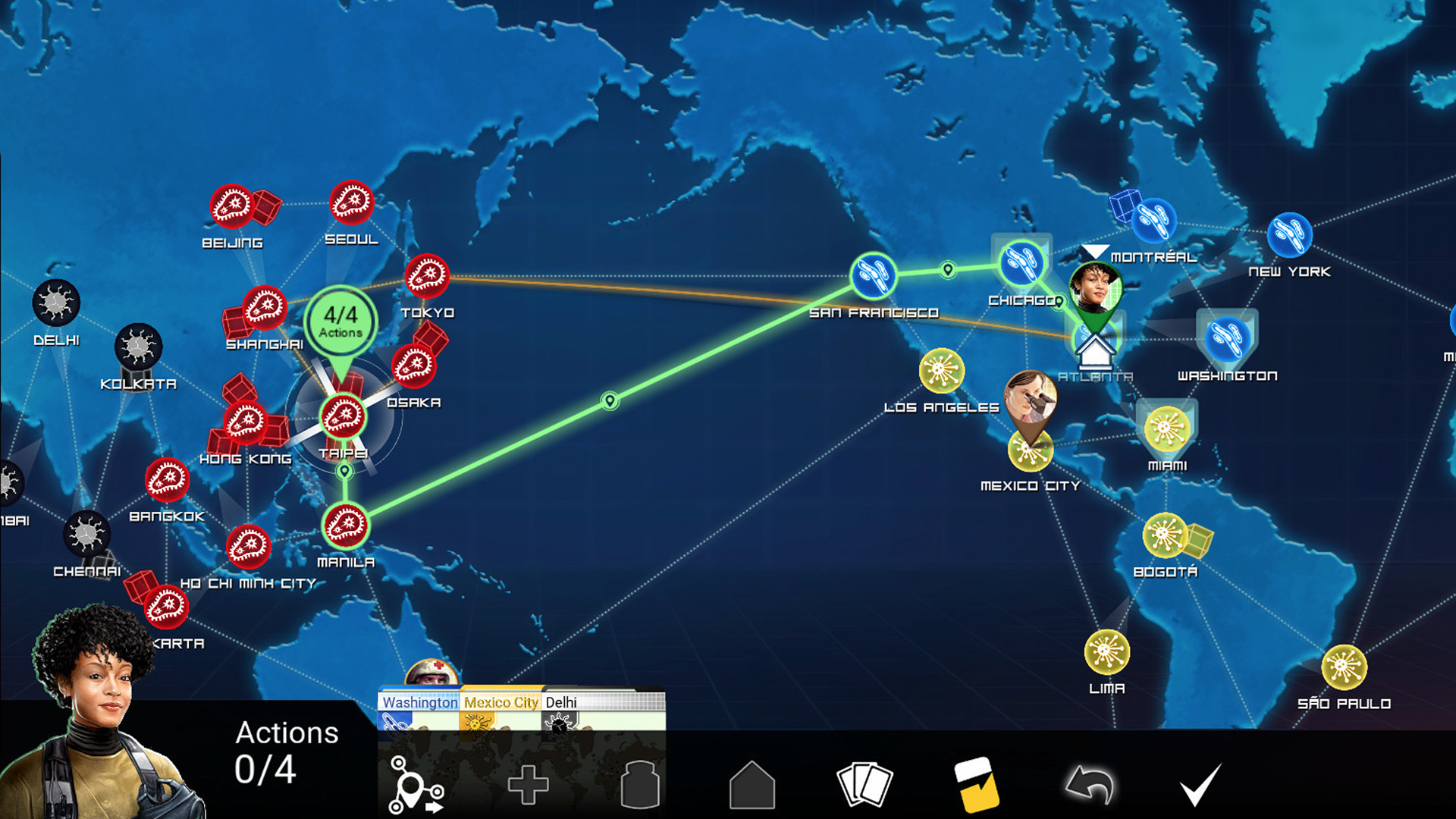The height and width of the screenshot is (819, 1456).
Task: Select the Move action icon
Action: [x=414, y=785]
